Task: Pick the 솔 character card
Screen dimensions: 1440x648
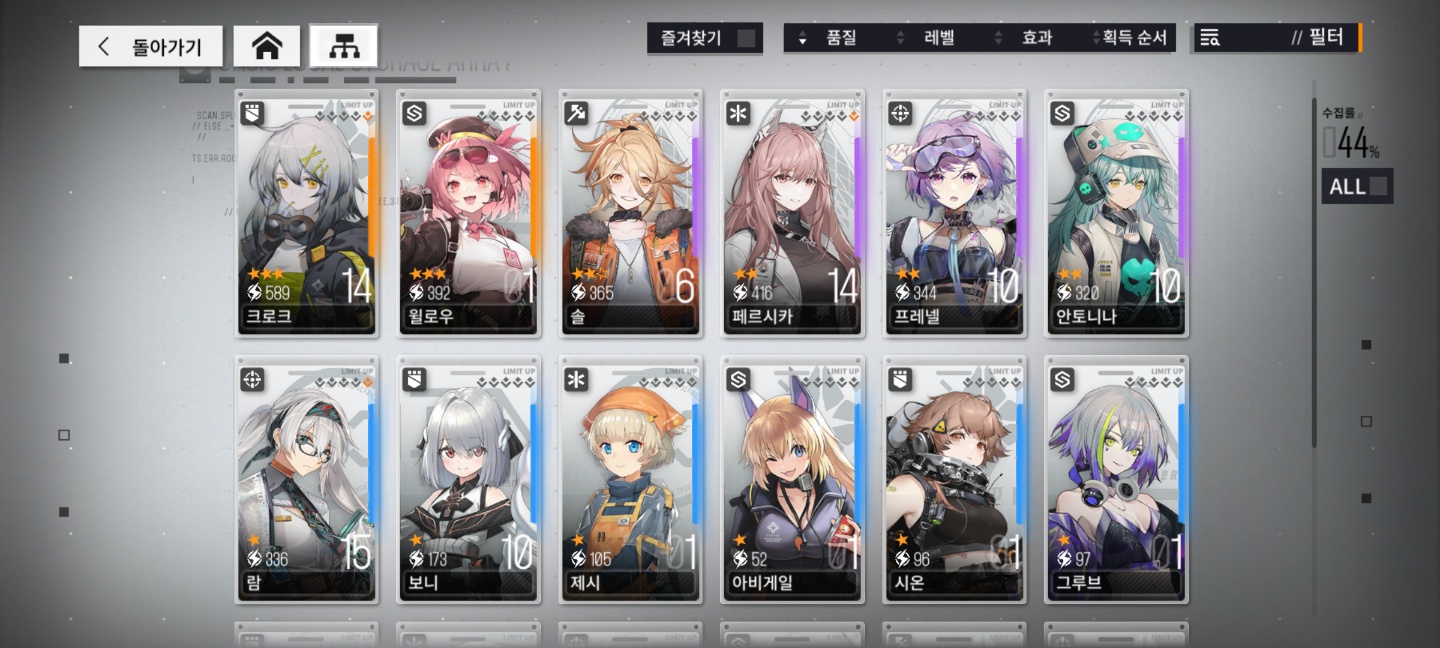Action: [631, 213]
